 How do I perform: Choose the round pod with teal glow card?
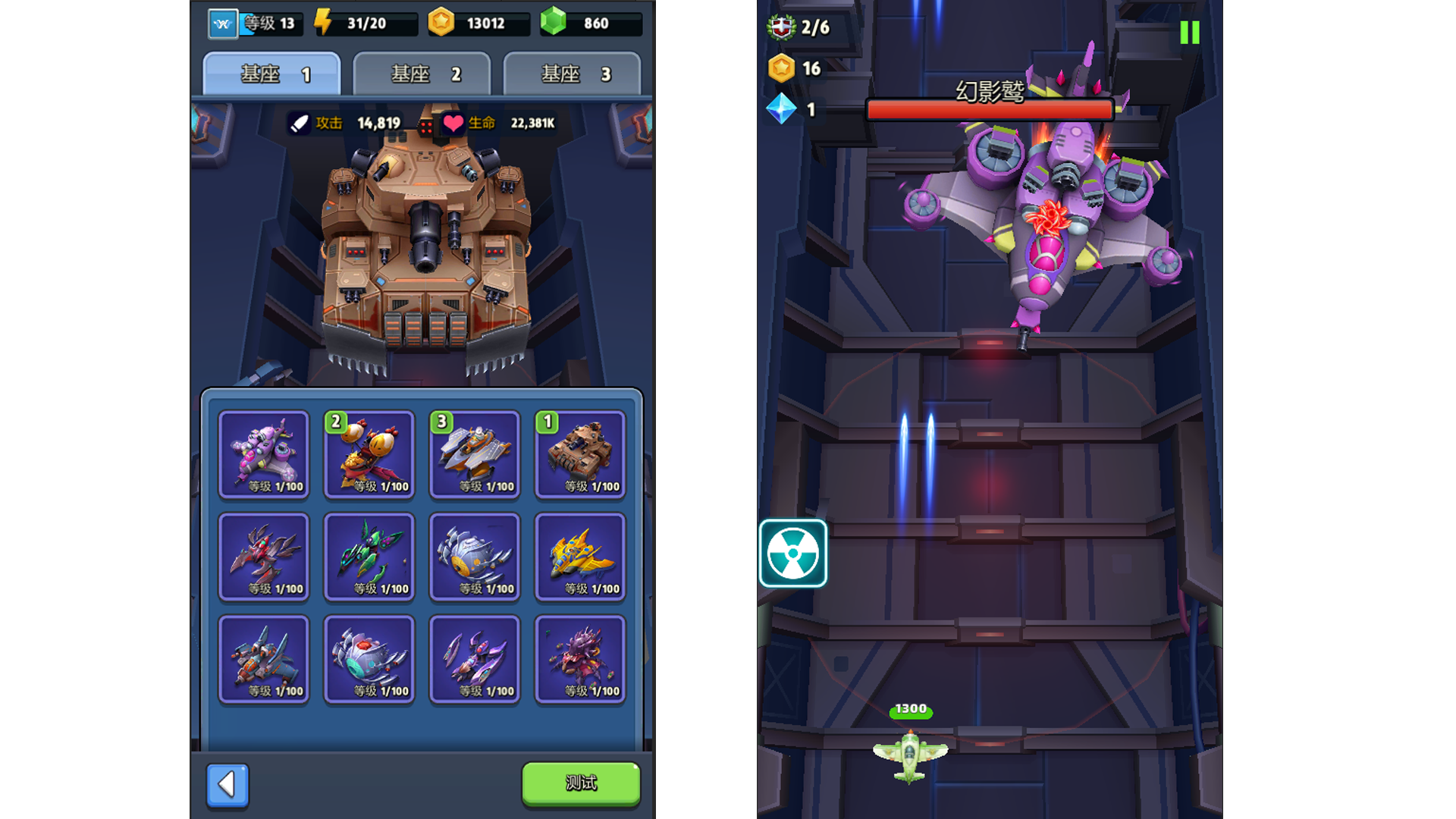pyautogui.click(x=369, y=659)
